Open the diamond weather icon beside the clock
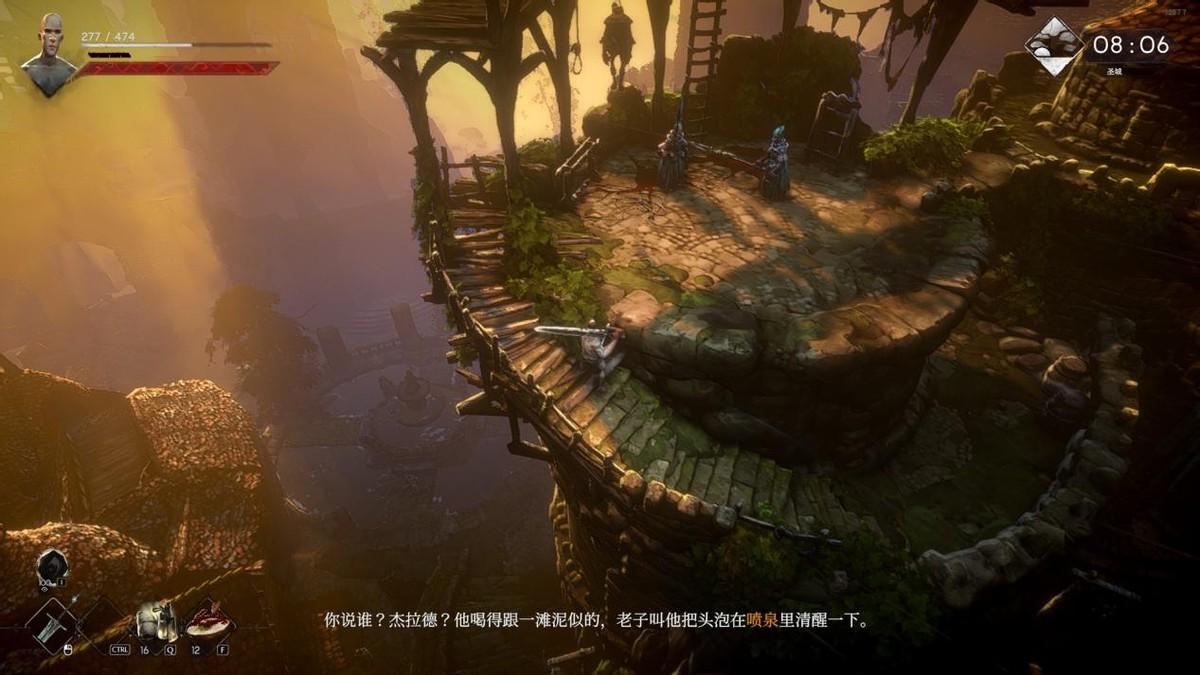Screen dimensions: 1200x675 coord(1054,46)
